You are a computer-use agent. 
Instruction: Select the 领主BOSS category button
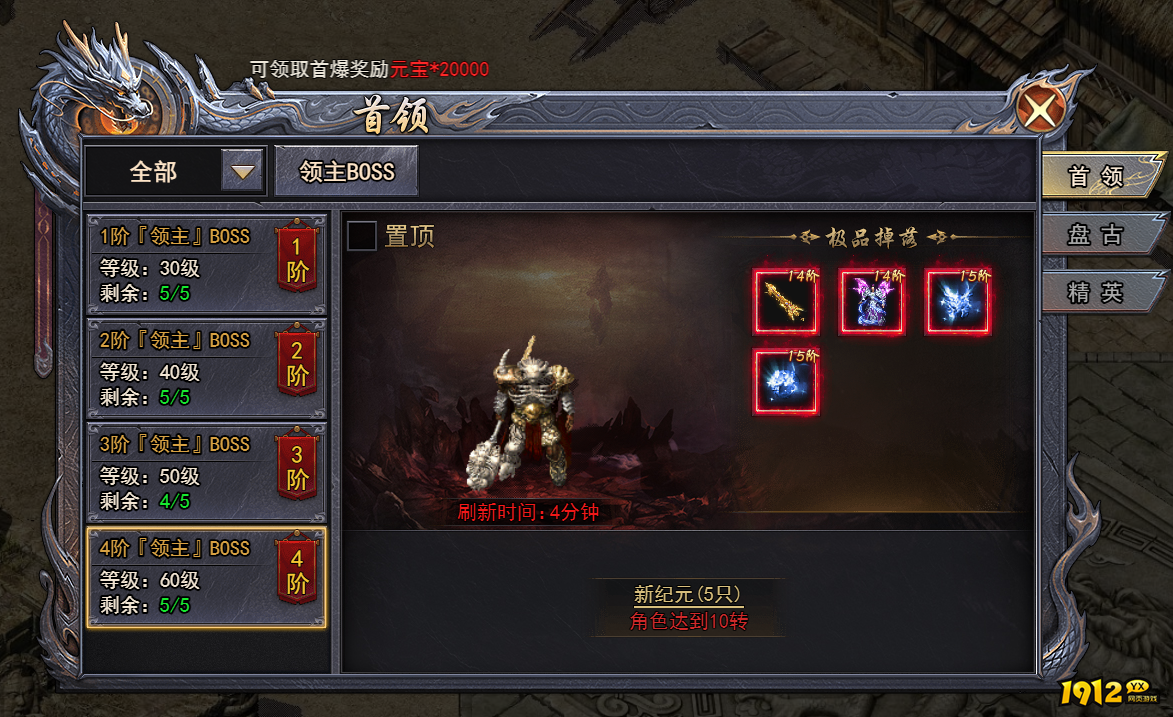[347, 172]
